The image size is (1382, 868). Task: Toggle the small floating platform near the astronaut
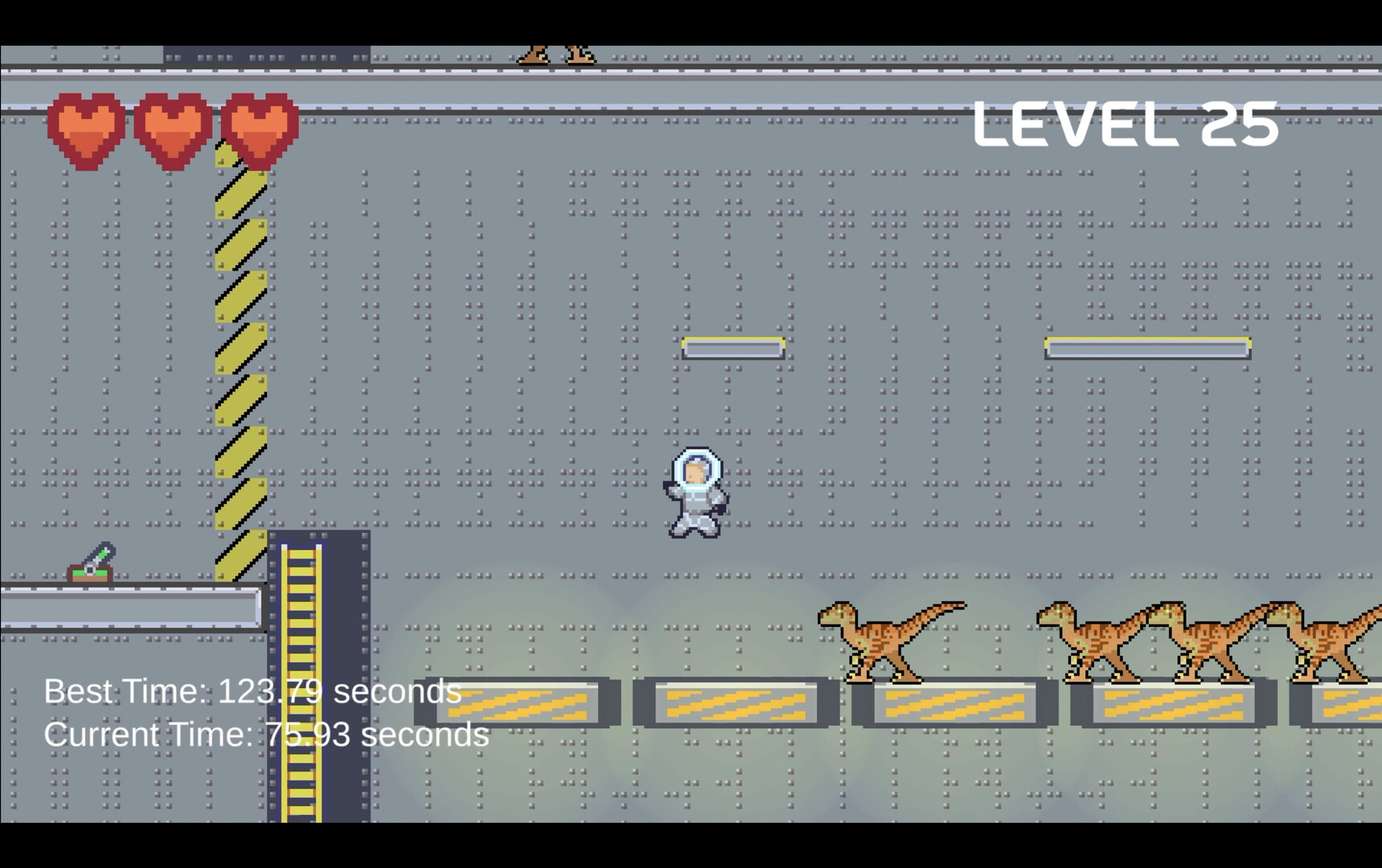tap(732, 347)
